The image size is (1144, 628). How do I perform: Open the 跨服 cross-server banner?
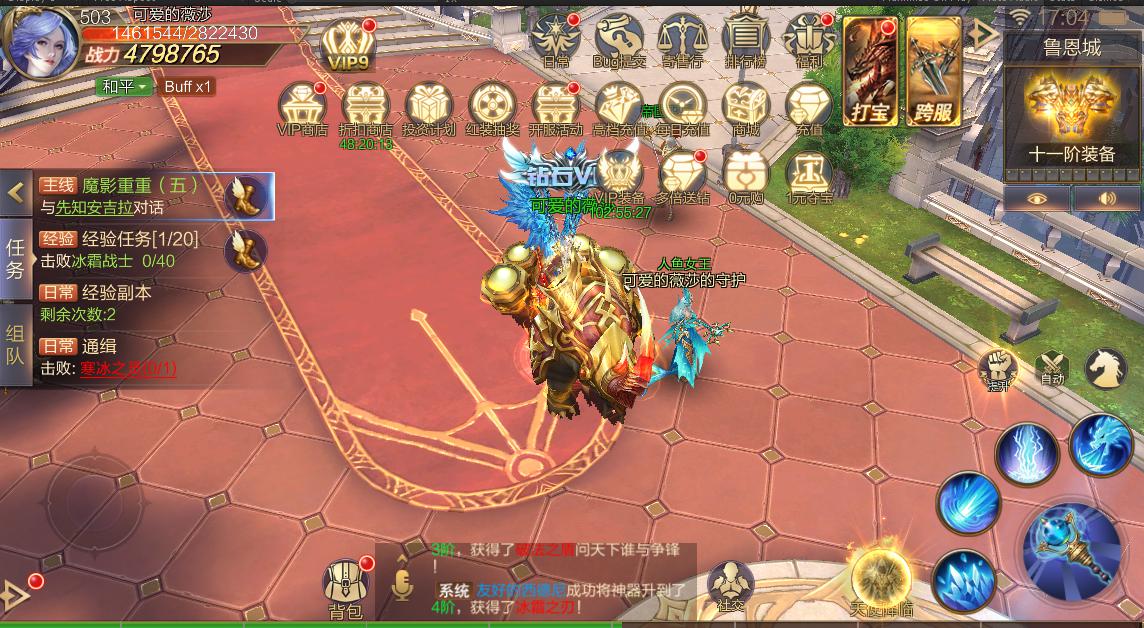pyautogui.click(x=934, y=71)
